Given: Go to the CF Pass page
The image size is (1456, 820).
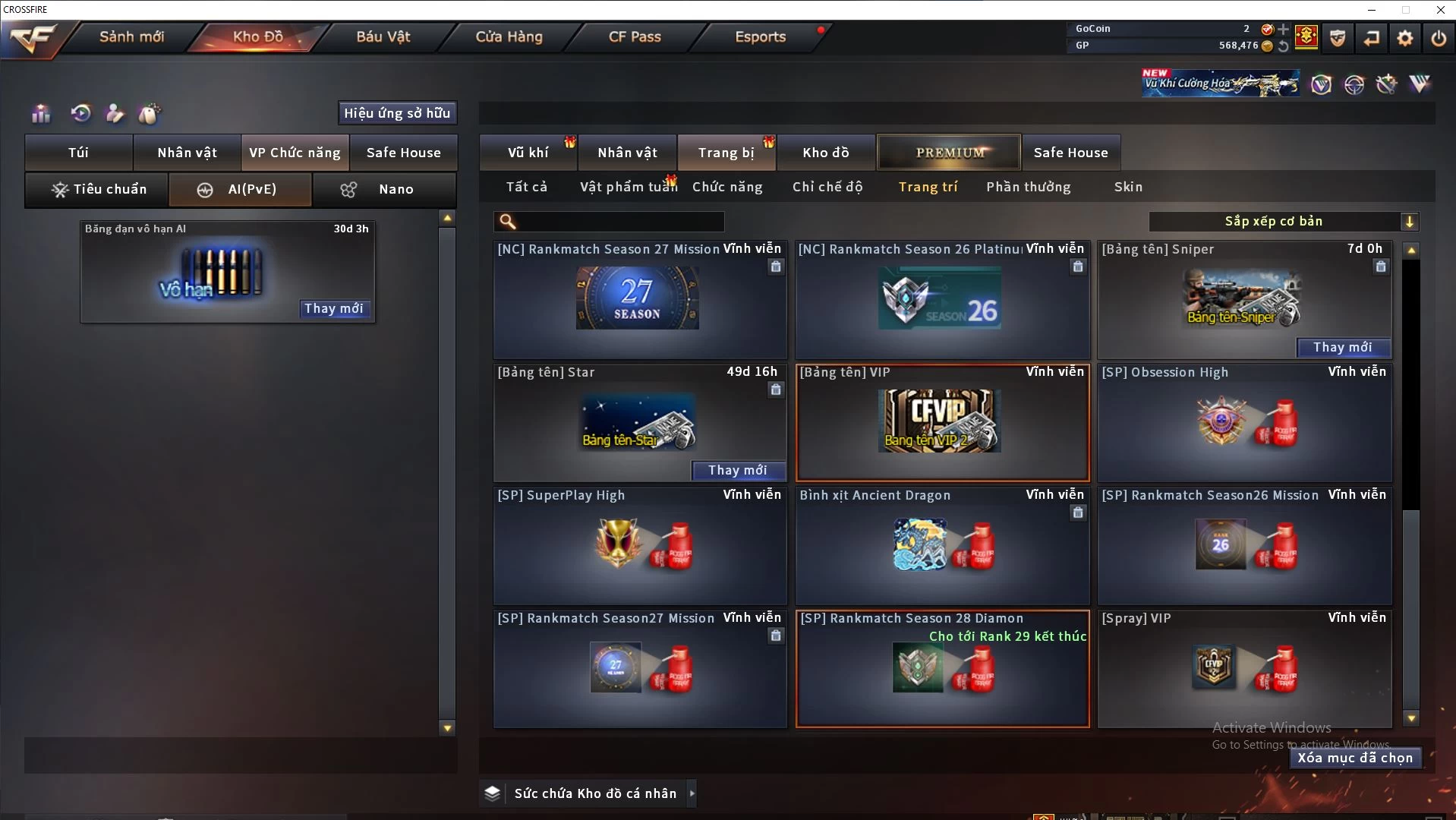Looking at the screenshot, I should 635,36.
